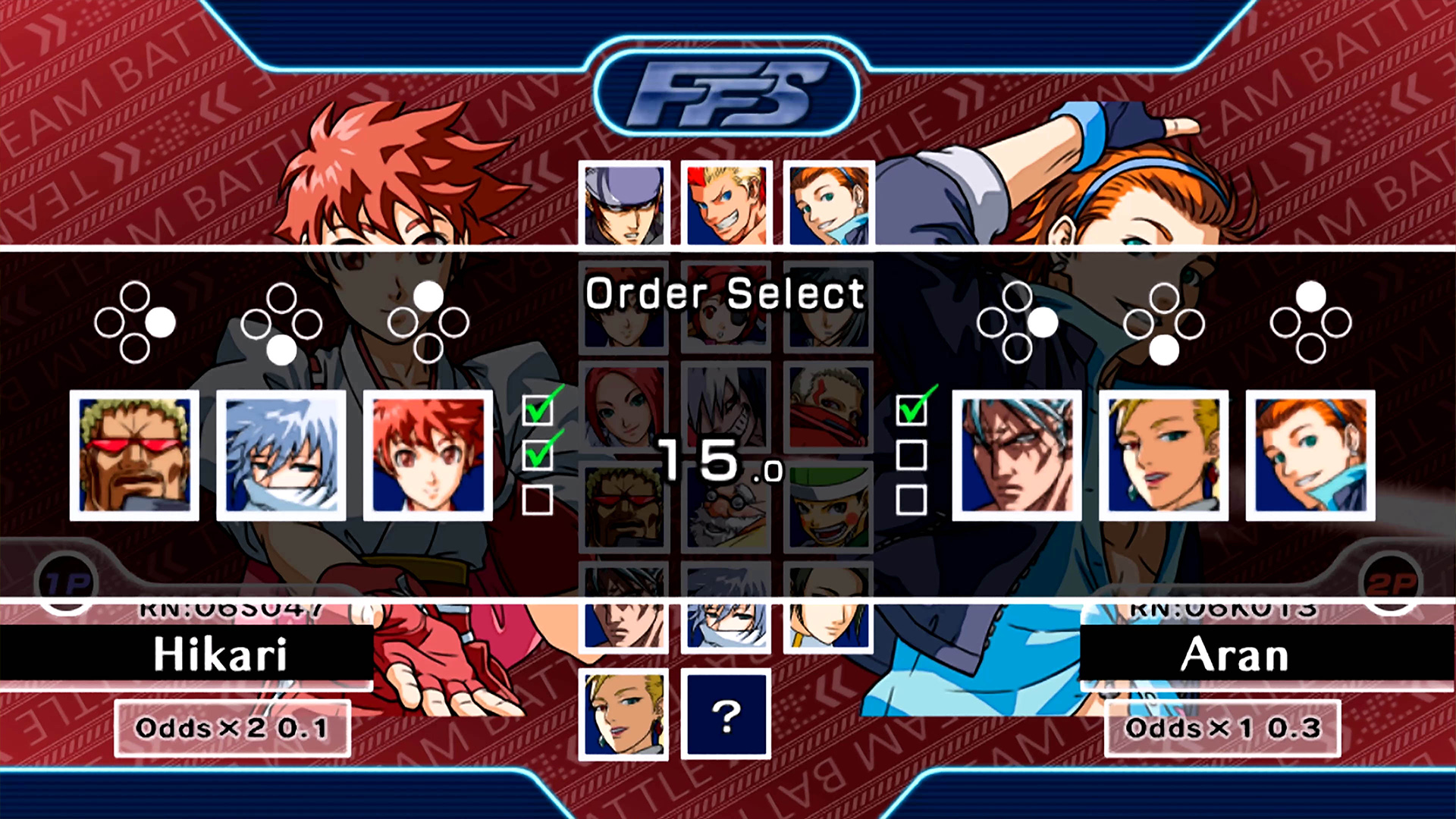Click 2P's green-checked order checkbox
The width and height of the screenshot is (1456, 819).
[912, 410]
